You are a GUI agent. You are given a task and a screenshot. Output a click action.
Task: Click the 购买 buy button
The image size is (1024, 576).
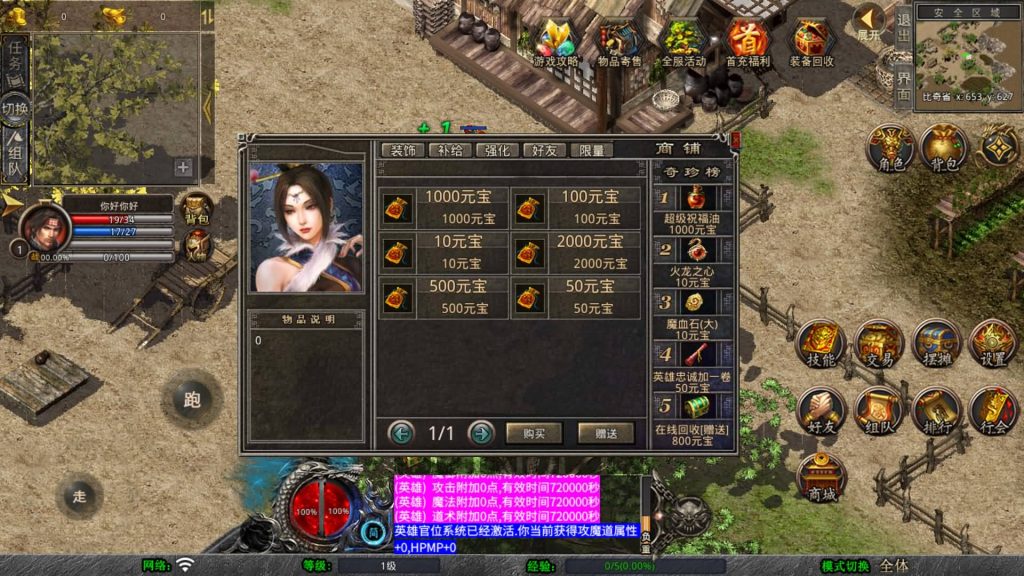click(x=534, y=433)
